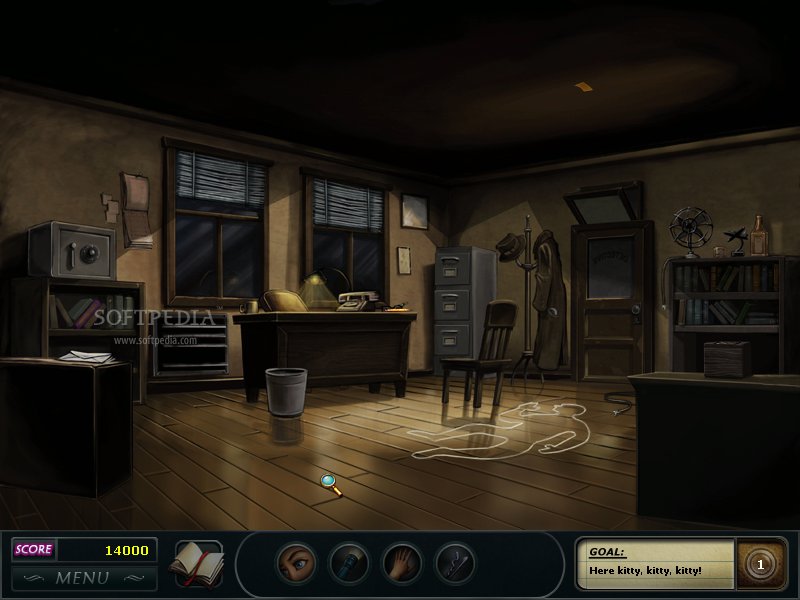Activate the hand grab tool

tap(403, 561)
